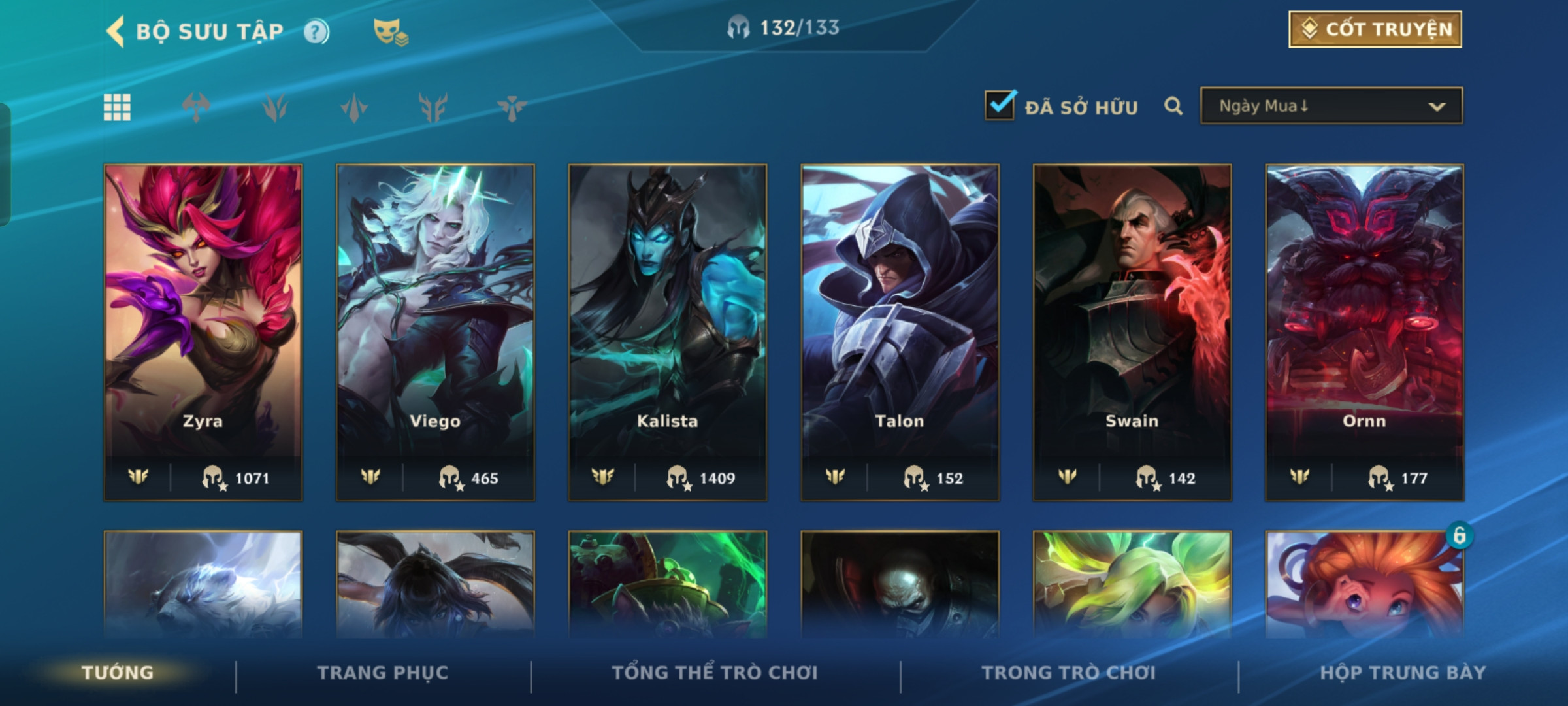This screenshot has width=1568, height=706.
Task: Open the champion search magnifier
Action: pos(1173,106)
